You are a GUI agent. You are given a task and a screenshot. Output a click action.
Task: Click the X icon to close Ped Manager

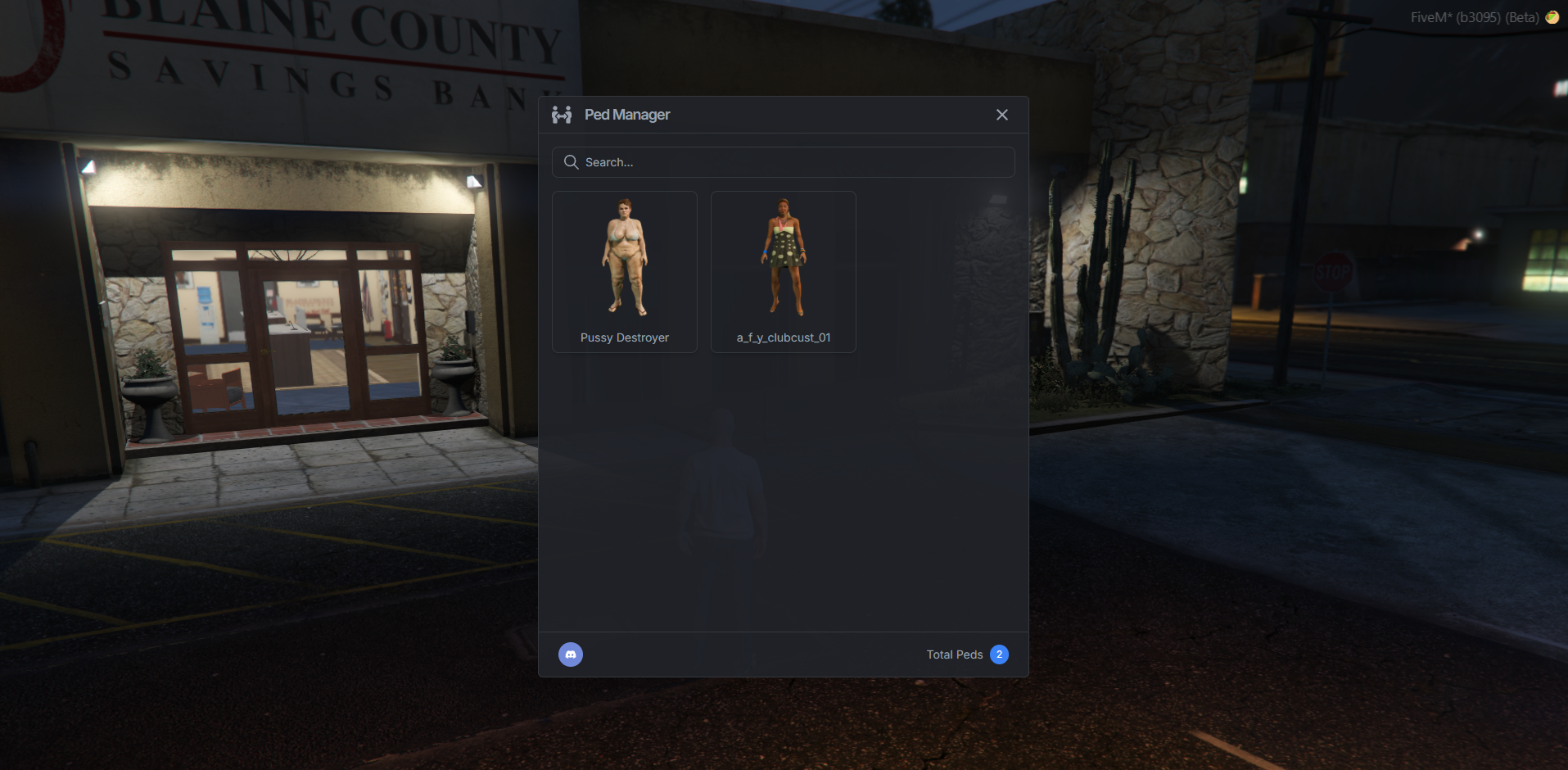pyautogui.click(x=1001, y=115)
